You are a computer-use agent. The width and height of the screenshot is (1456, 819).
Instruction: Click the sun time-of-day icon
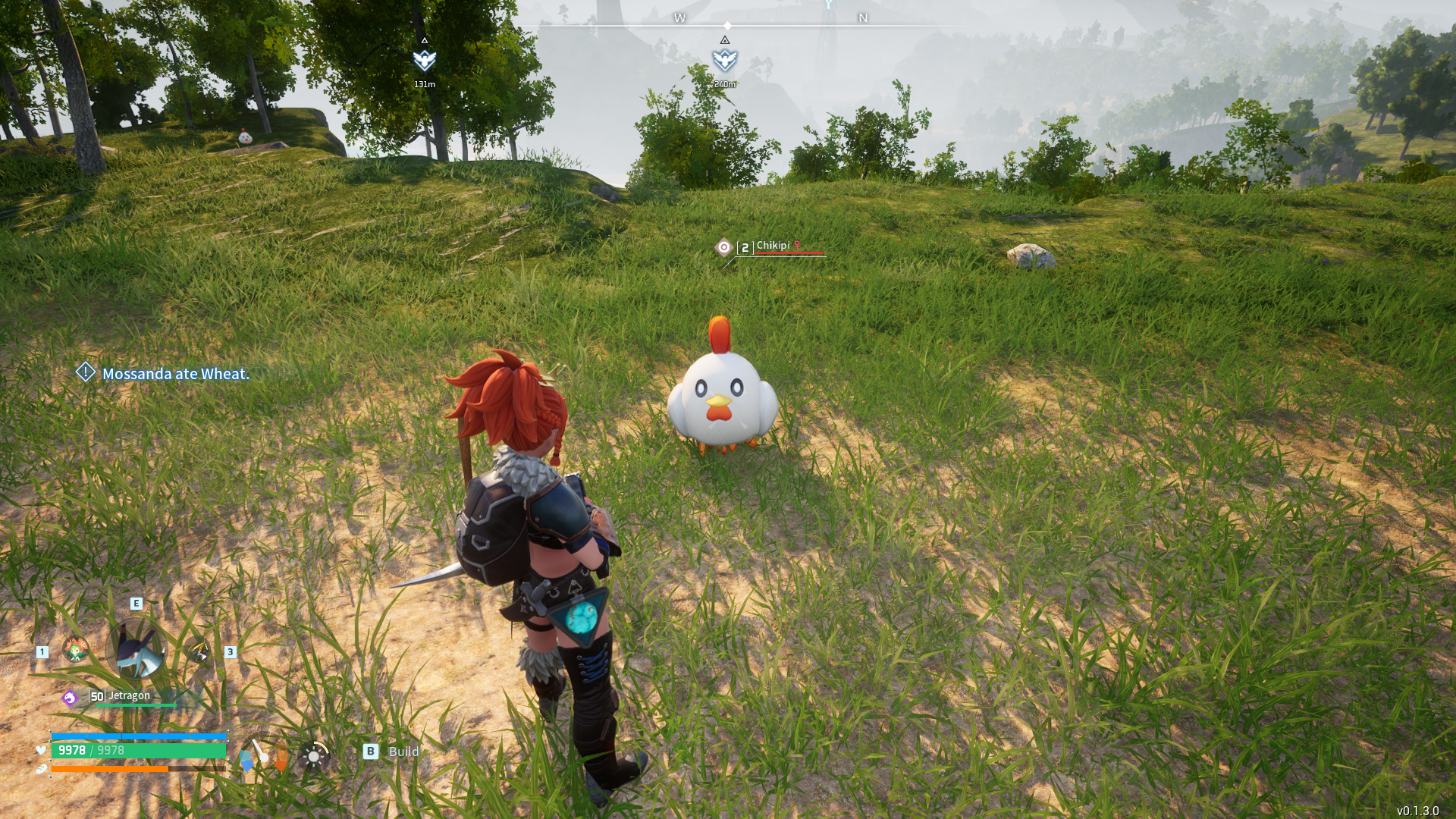(x=313, y=756)
